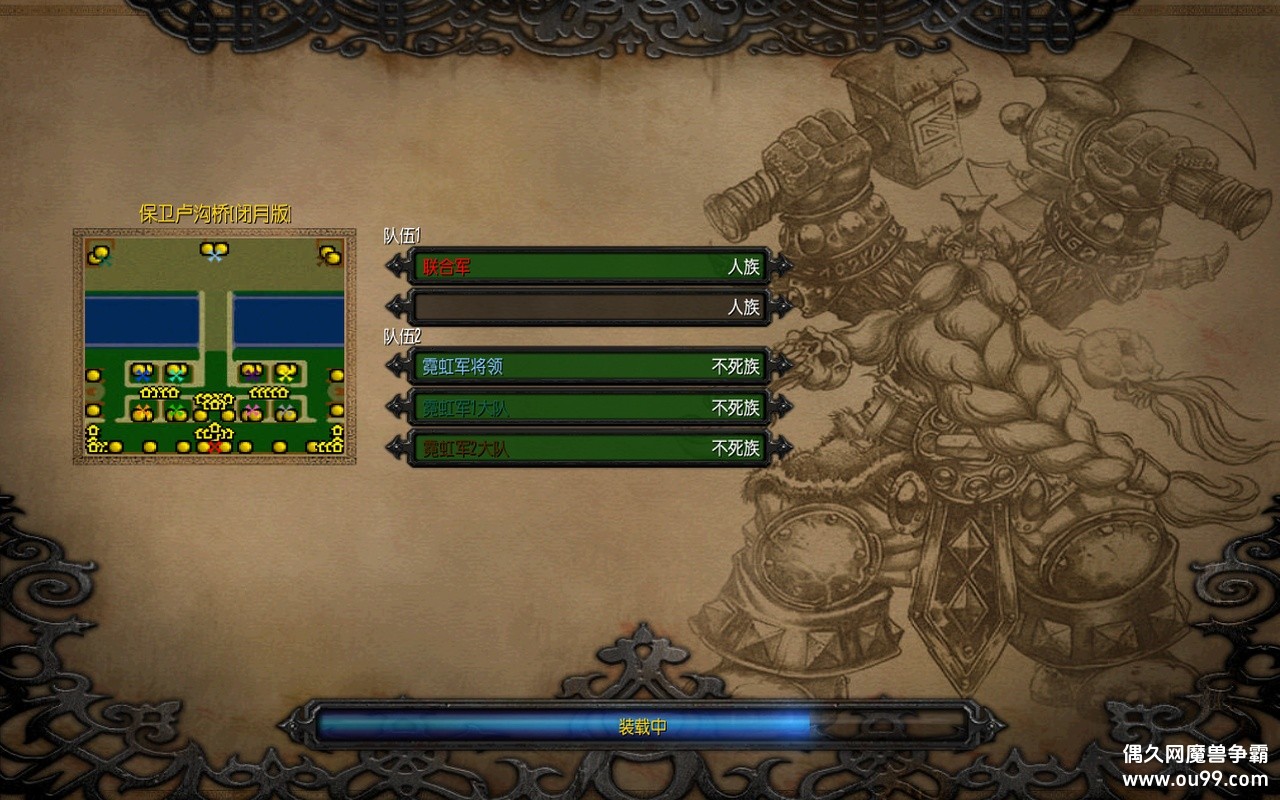The width and height of the screenshot is (1280, 800).
Task: Open the www.ou99.com watermark link
Action: tap(1195, 778)
